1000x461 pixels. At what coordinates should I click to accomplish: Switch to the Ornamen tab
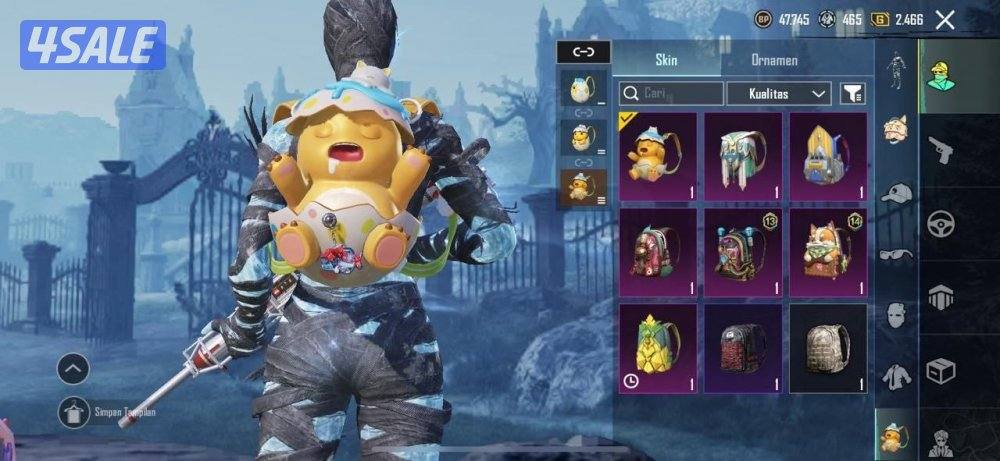[x=774, y=60]
